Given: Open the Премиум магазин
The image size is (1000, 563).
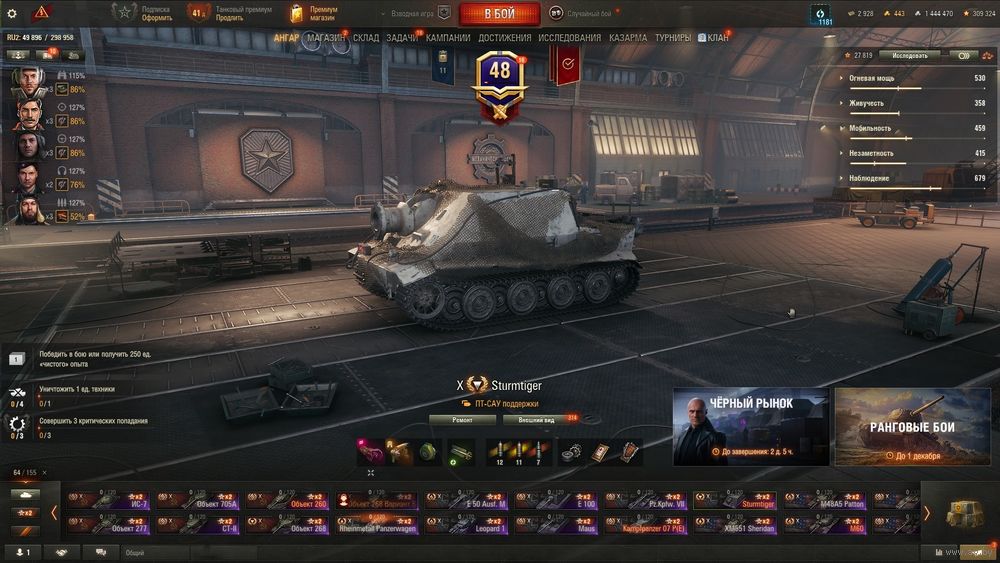Looking at the screenshot, I should click(314, 13).
